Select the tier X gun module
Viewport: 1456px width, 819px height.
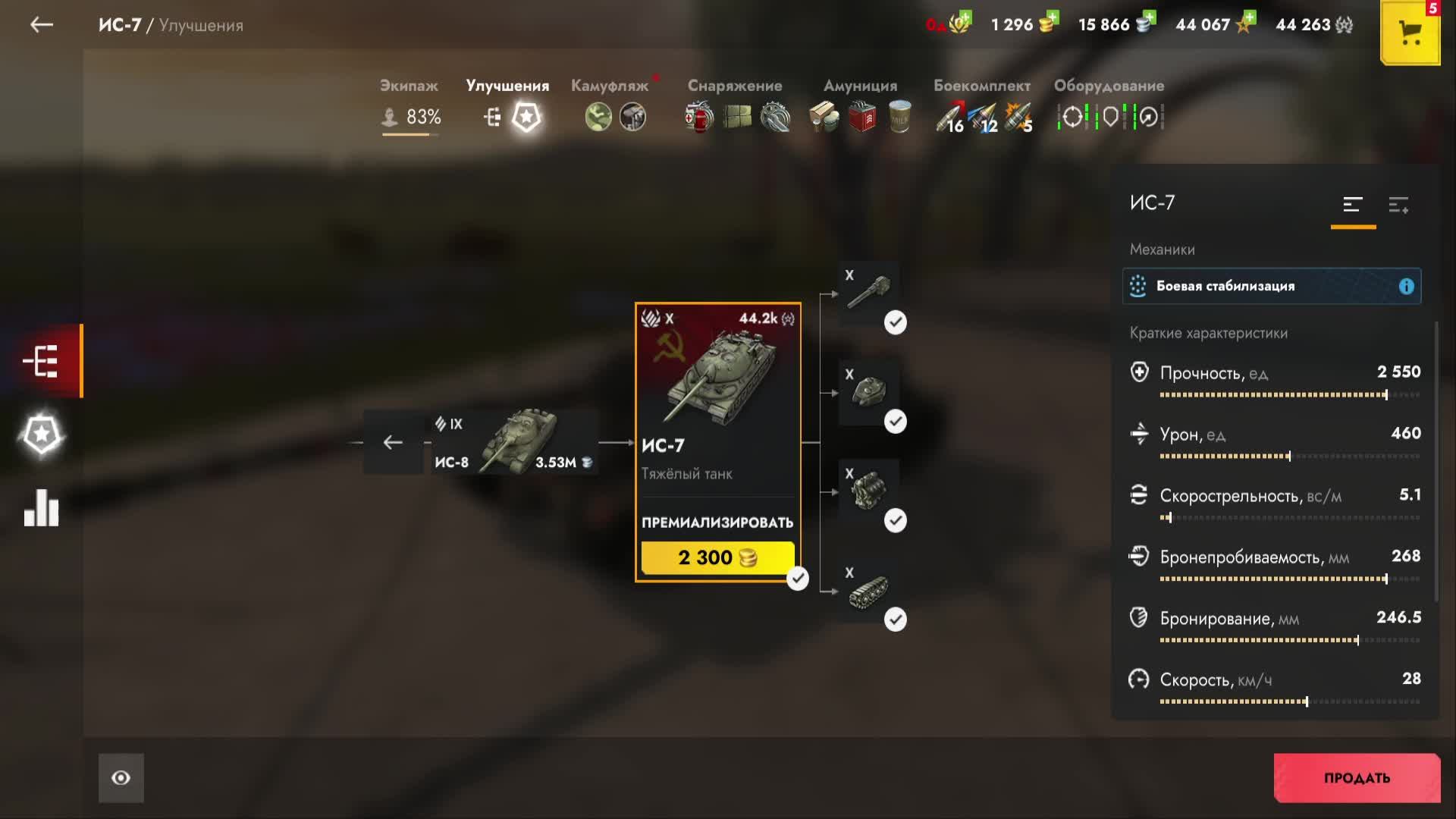869,291
